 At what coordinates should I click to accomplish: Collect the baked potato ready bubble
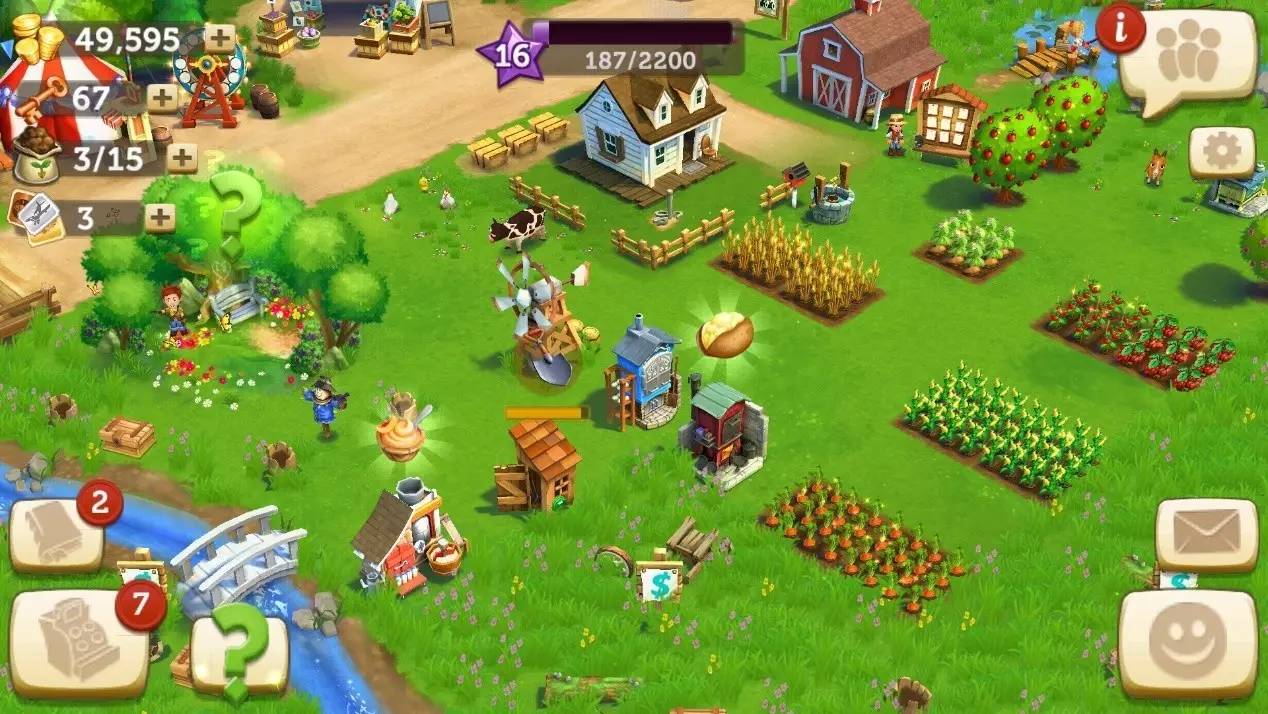click(725, 335)
